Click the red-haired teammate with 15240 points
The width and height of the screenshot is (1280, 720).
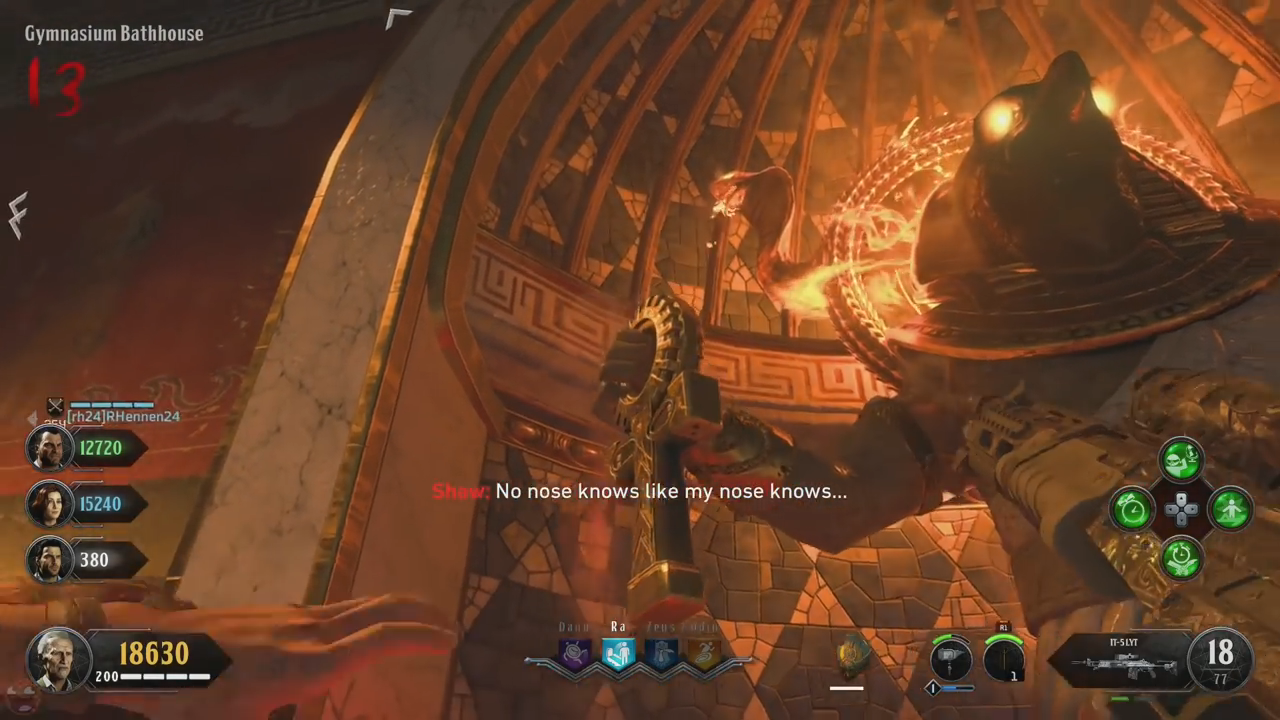[x=49, y=504]
